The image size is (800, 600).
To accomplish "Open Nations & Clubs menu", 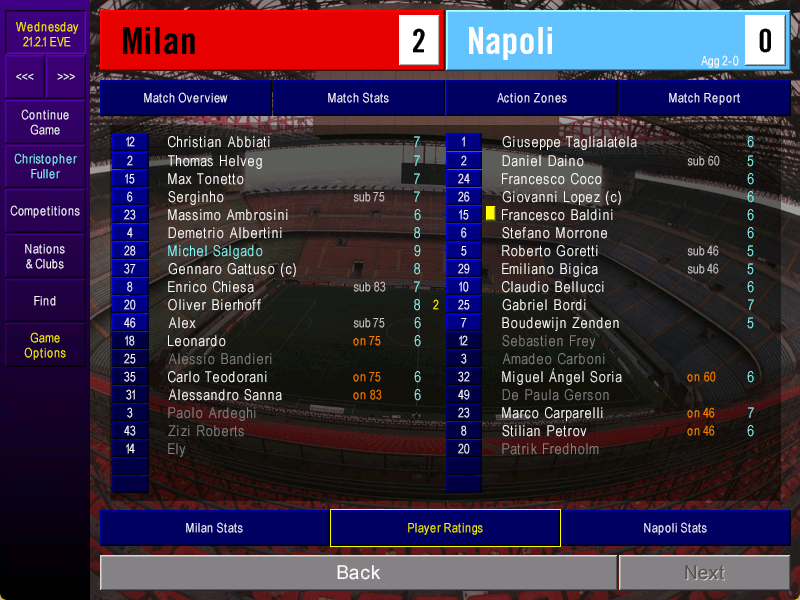I will tap(45, 256).
